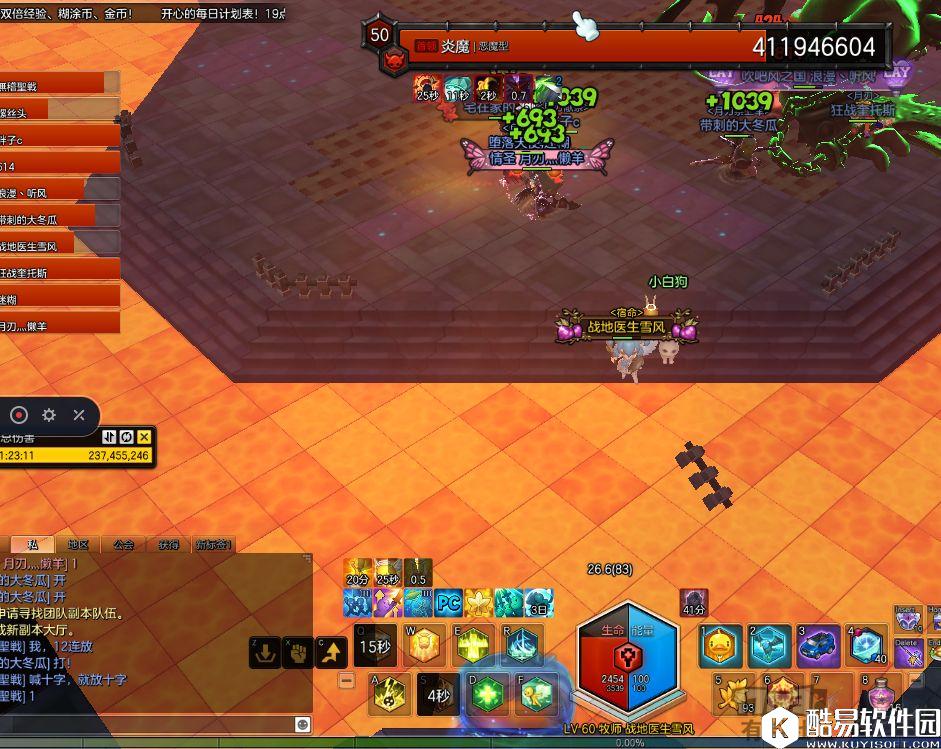Switch to the 获得 chat tab
941x749 pixels.
168,544
